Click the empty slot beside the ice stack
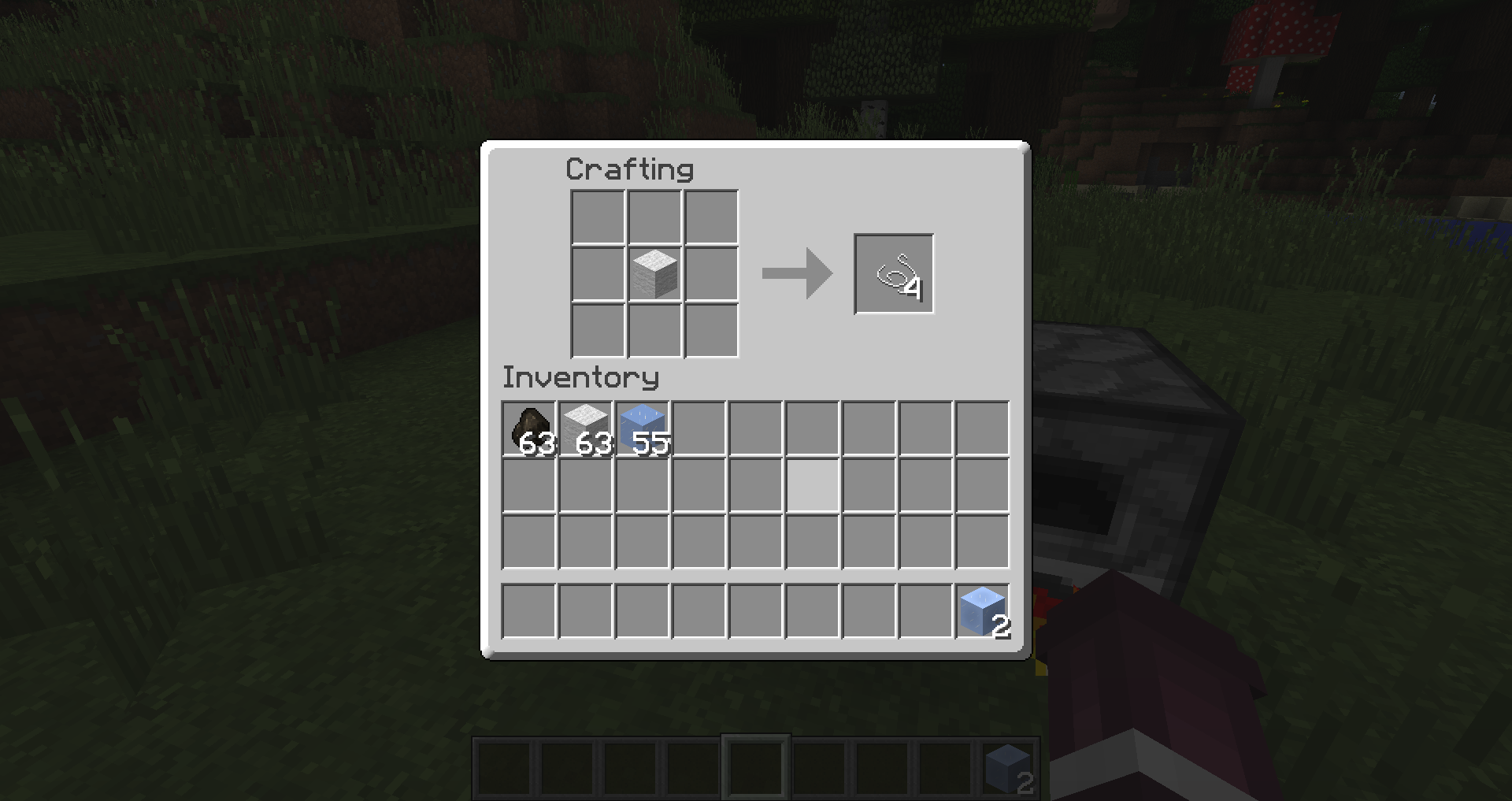 pyautogui.click(x=699, y=428)
